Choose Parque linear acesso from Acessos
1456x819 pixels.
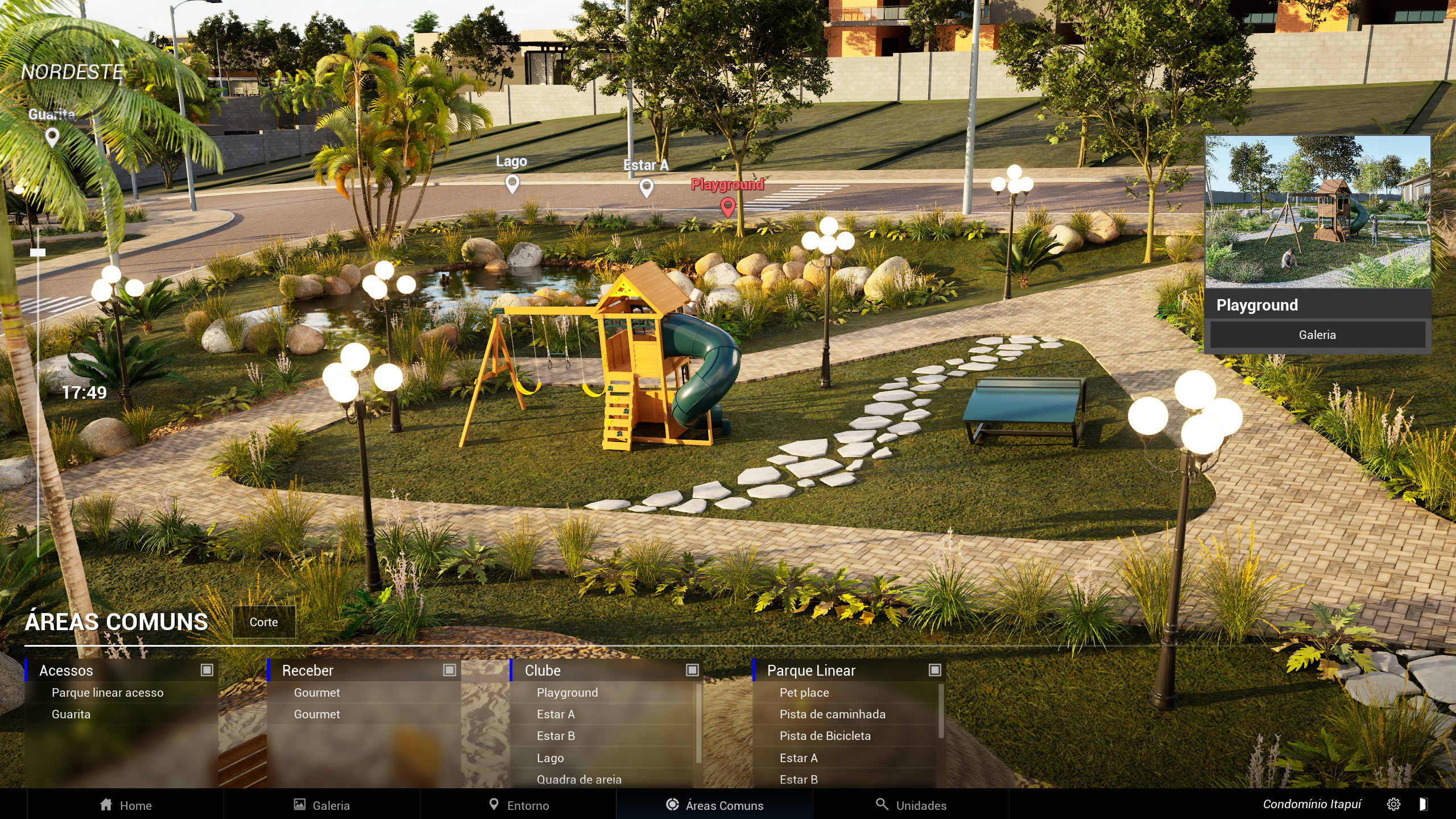pyautogui.click(x=107, y=693)
